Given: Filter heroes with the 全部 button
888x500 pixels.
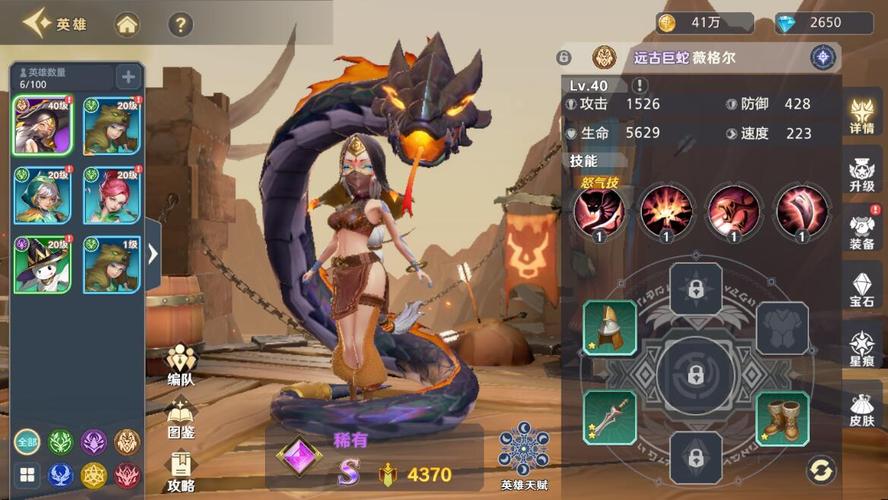Looking at the screenshot, I should [27, 442].
